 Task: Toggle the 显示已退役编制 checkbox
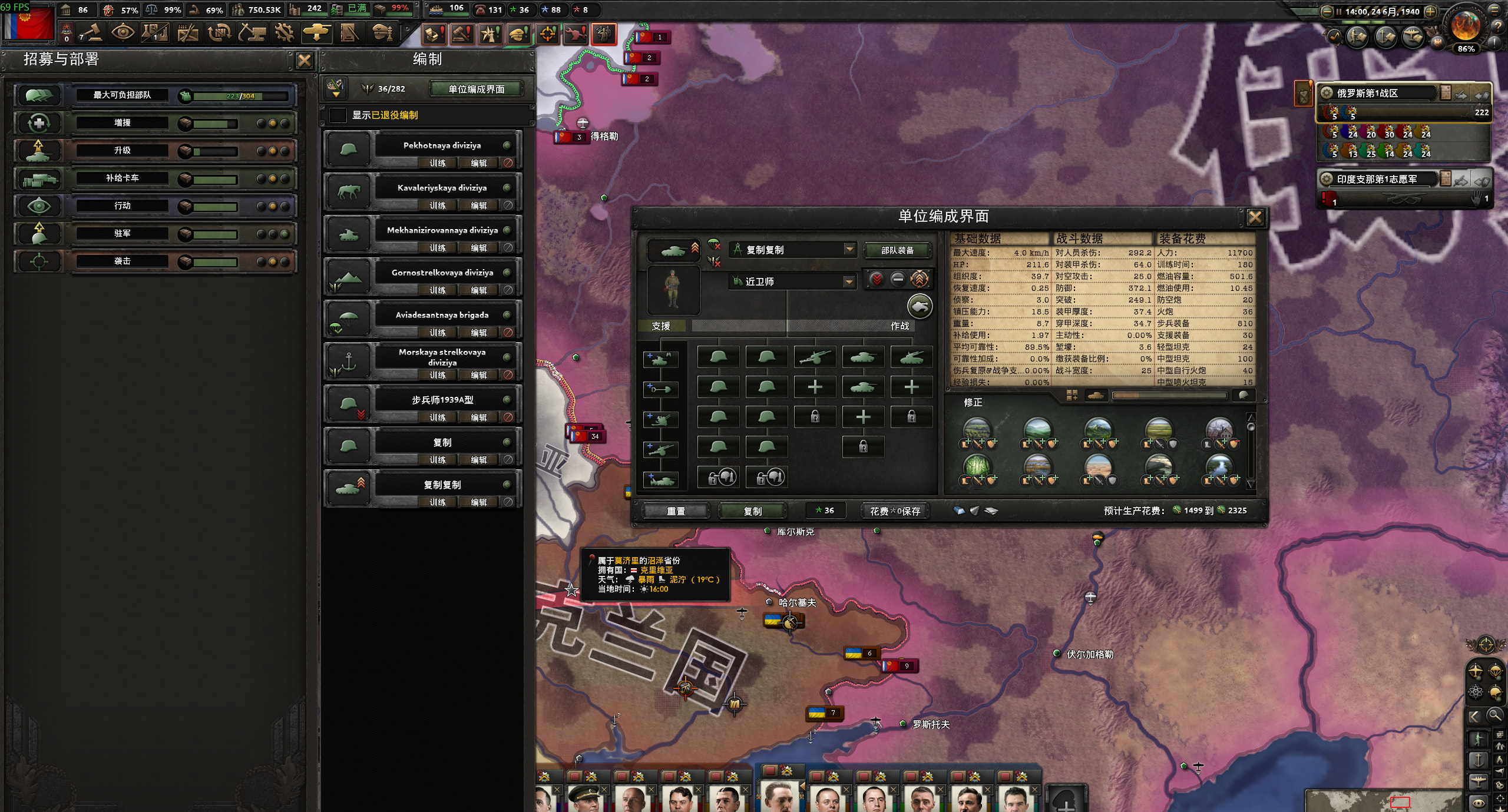click(x=338, y=115)
